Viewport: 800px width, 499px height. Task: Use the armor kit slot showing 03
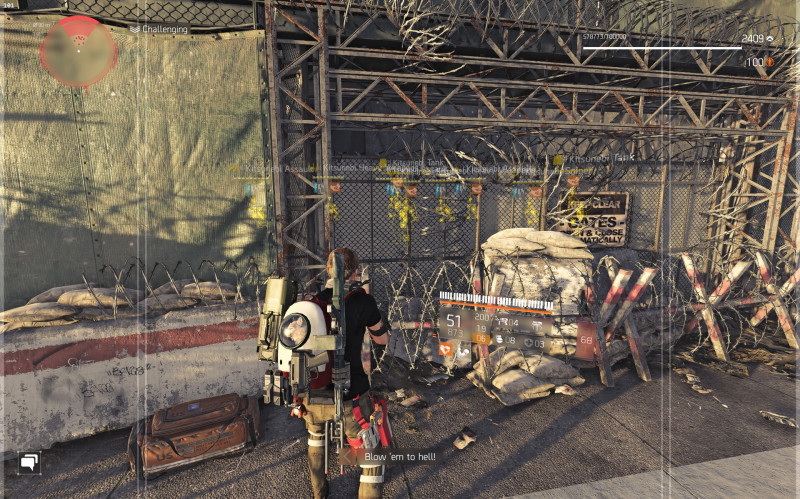click(x=533, y=341)
